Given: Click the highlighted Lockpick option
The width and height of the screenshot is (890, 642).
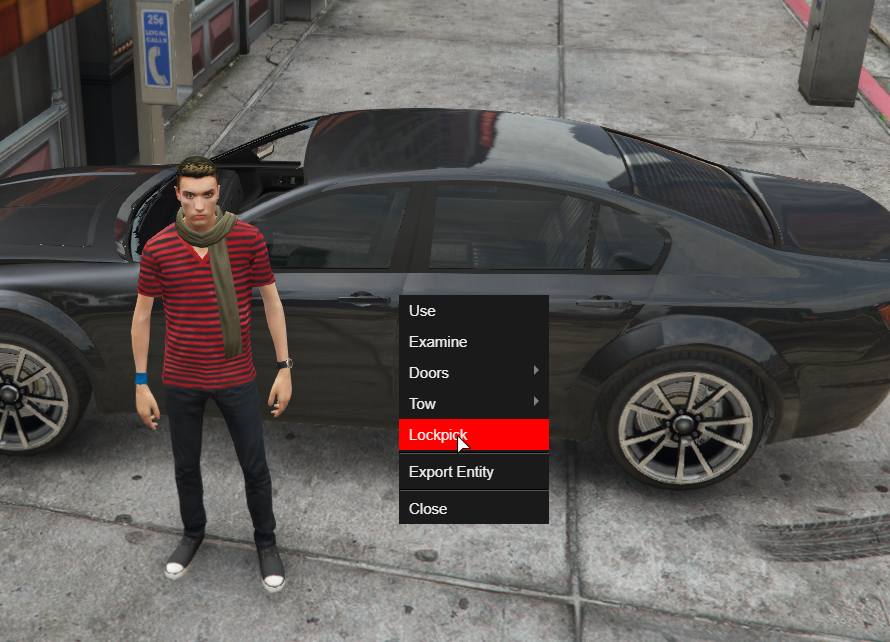Looking at the screenshot, I should 472,435.
